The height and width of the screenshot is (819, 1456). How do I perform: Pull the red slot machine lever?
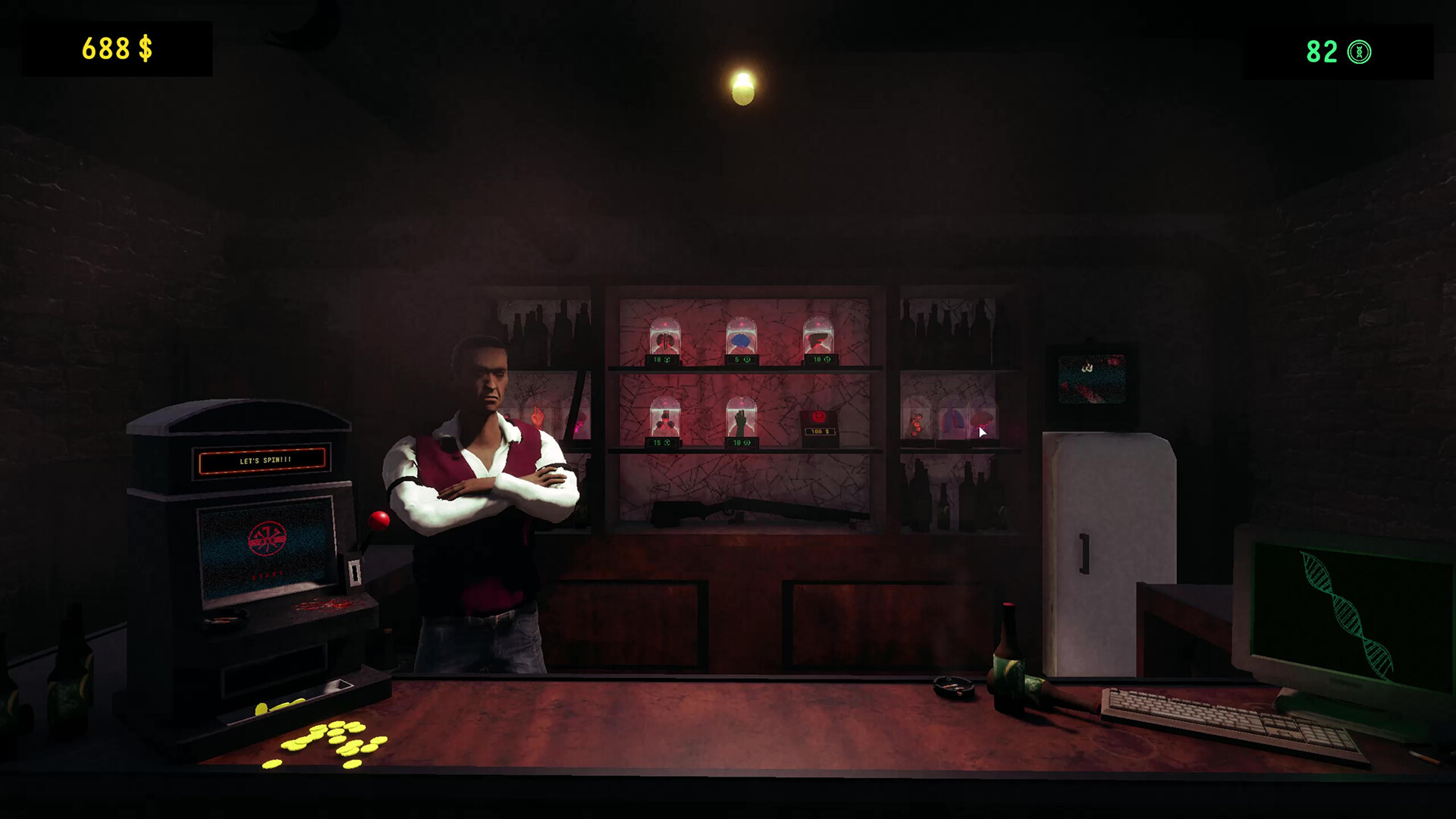coord(379,520)
